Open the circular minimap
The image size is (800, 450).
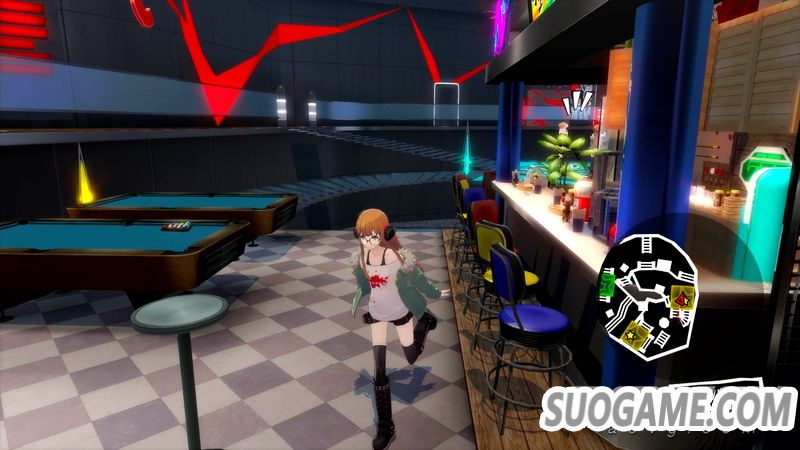[x=651, y=292]
